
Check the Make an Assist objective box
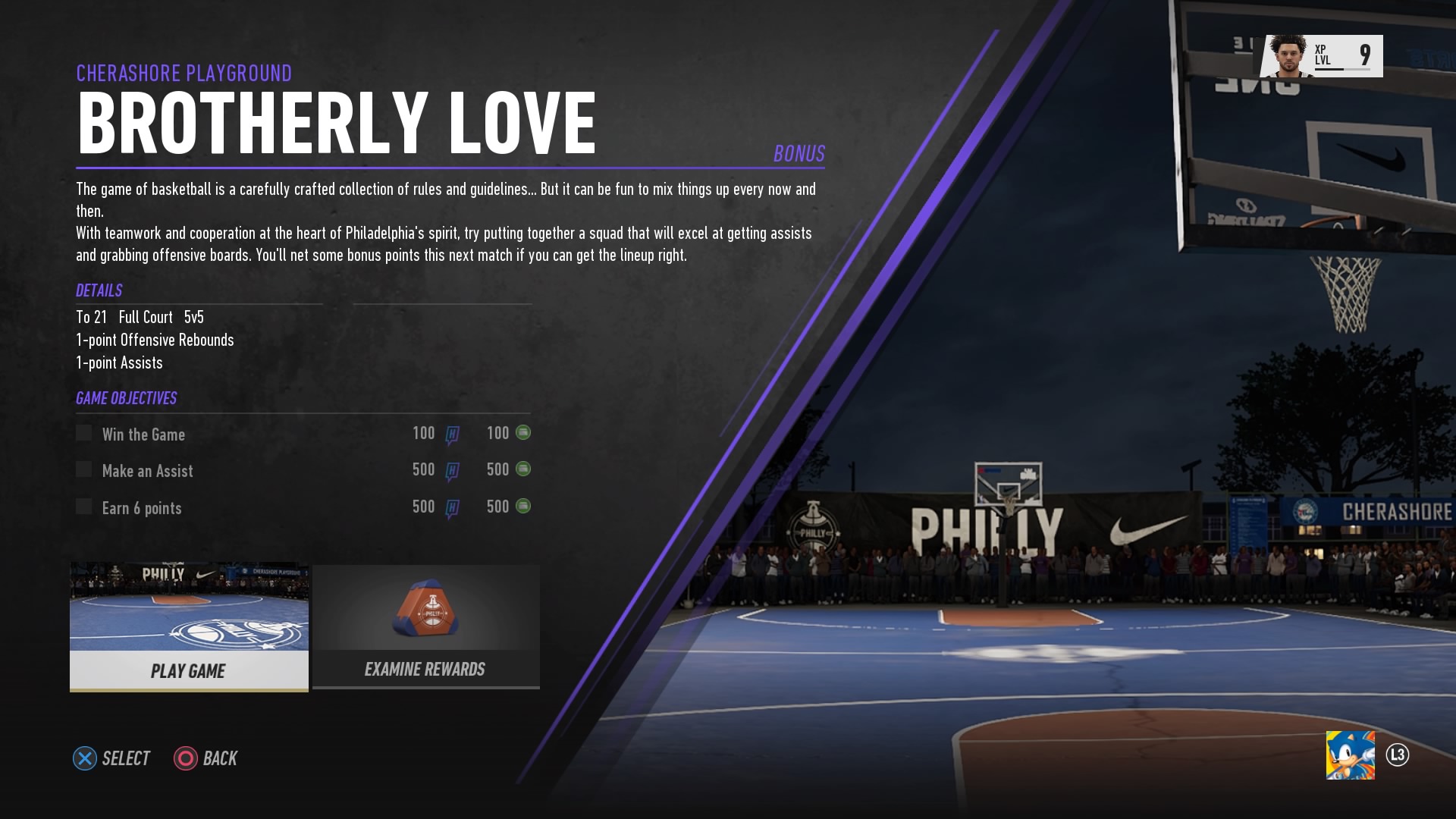pyautogui.click(x=83, y=469)
